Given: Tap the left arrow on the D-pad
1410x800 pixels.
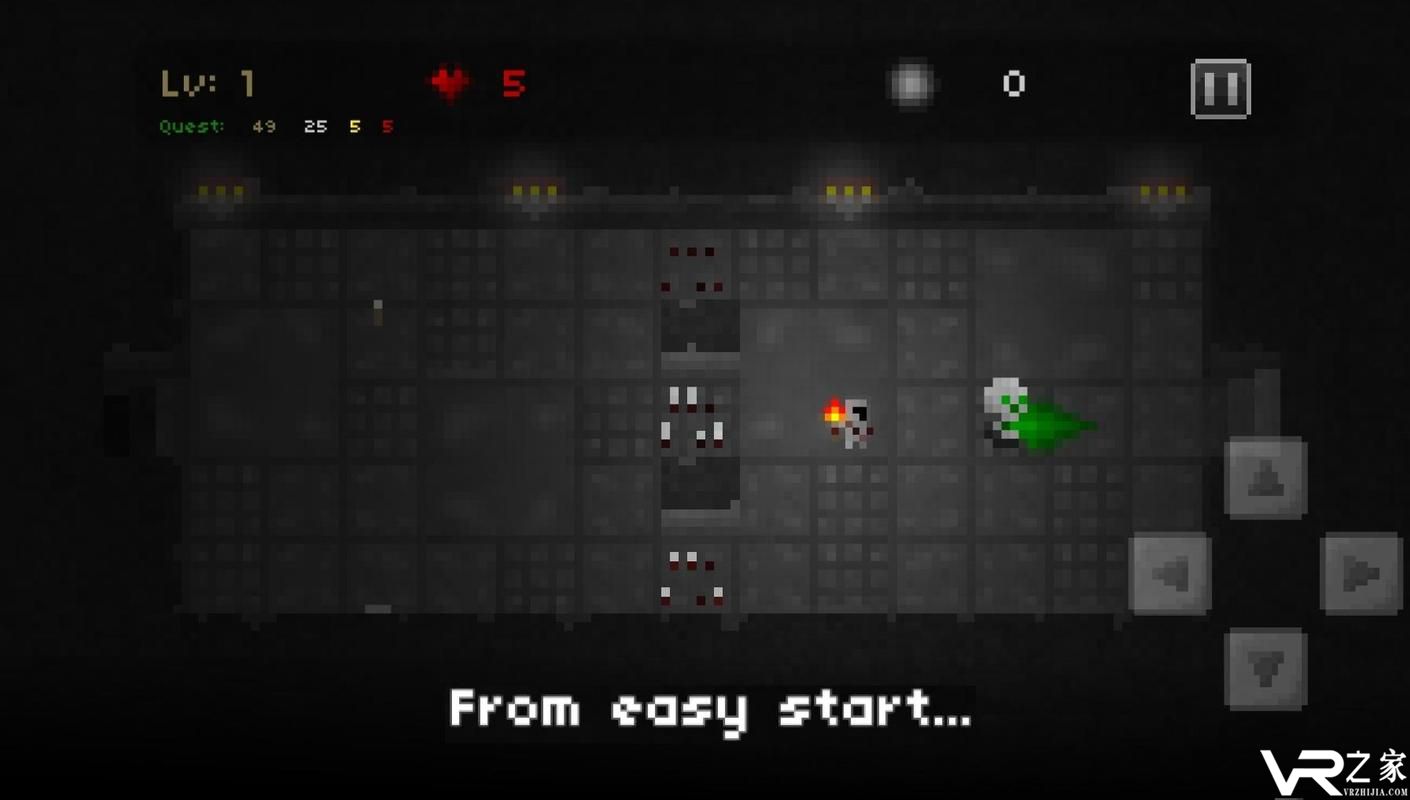Looking at the screenshot, I should 1169,573.
